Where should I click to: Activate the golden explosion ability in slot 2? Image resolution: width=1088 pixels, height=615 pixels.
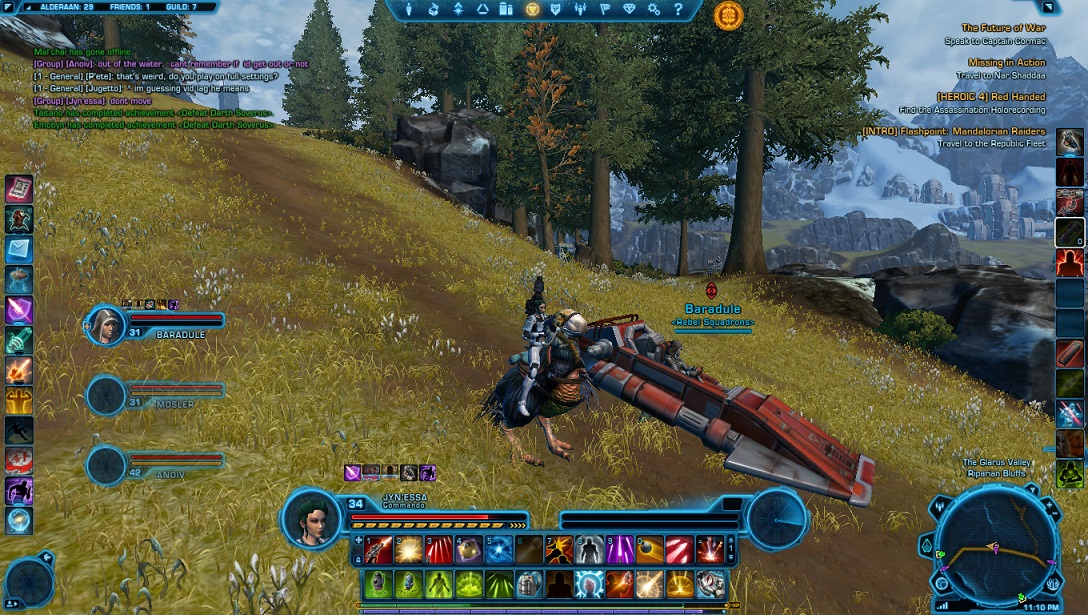tap(408, 549)
